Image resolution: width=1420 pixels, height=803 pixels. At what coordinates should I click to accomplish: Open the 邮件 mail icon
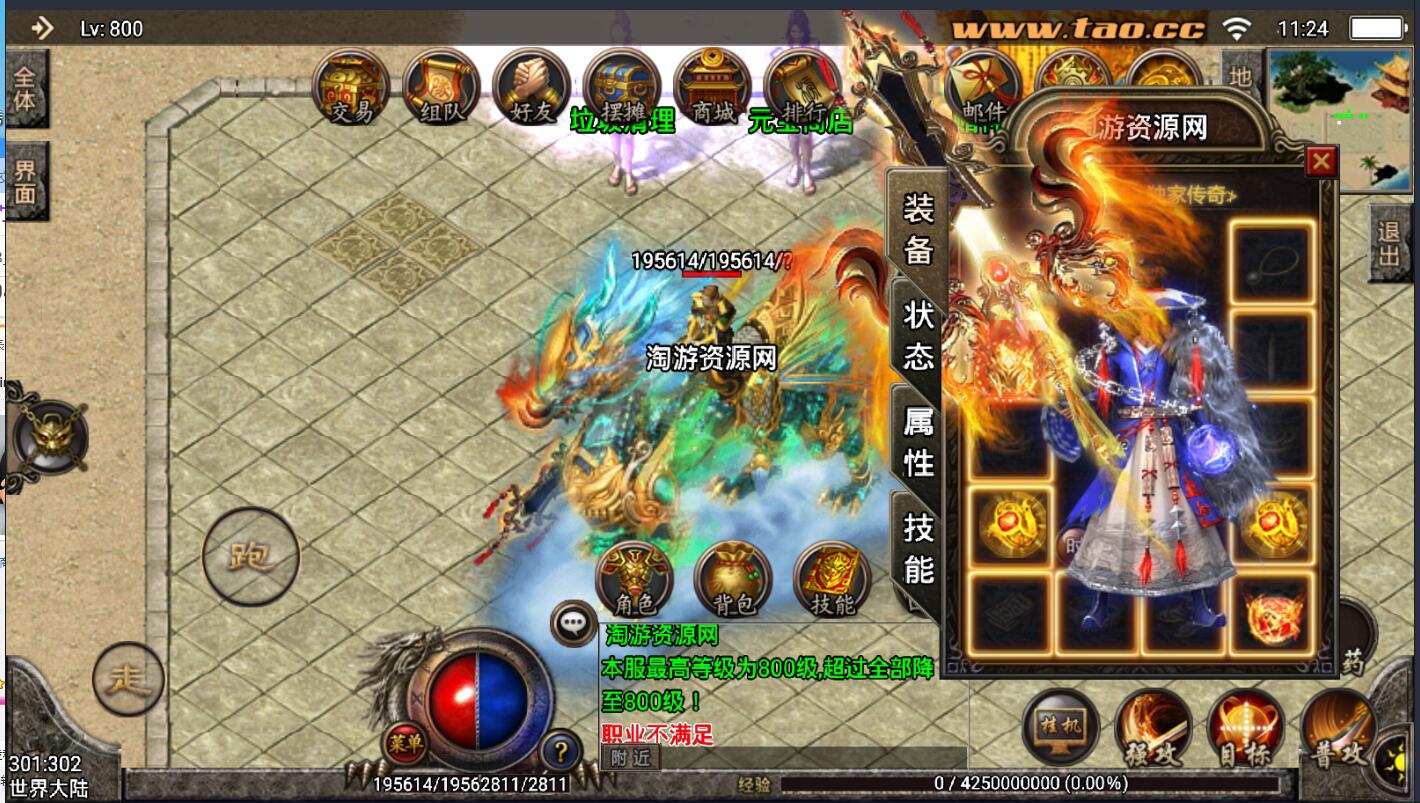click(x=982, y=88)
